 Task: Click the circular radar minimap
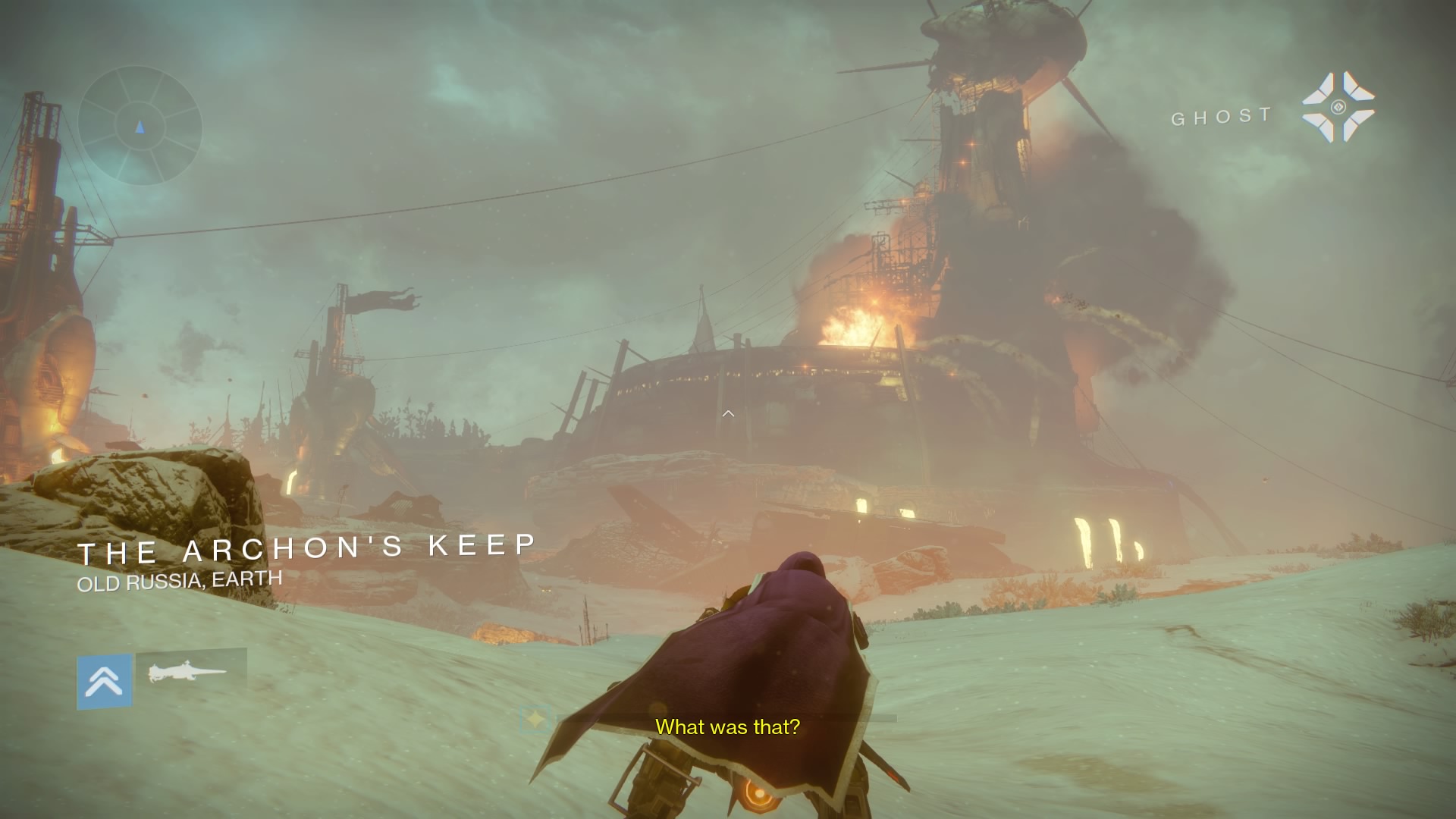click(140, 126)
